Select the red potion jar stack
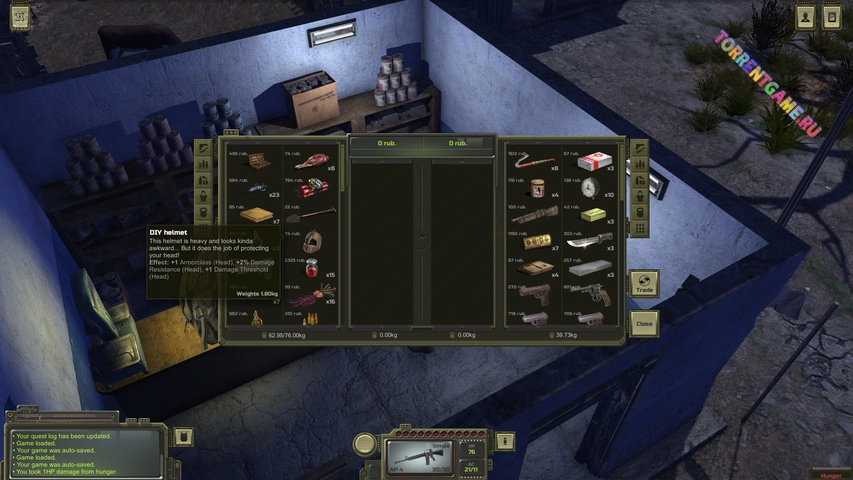This screenshot has height=480, width=853. tap(312, 269)
